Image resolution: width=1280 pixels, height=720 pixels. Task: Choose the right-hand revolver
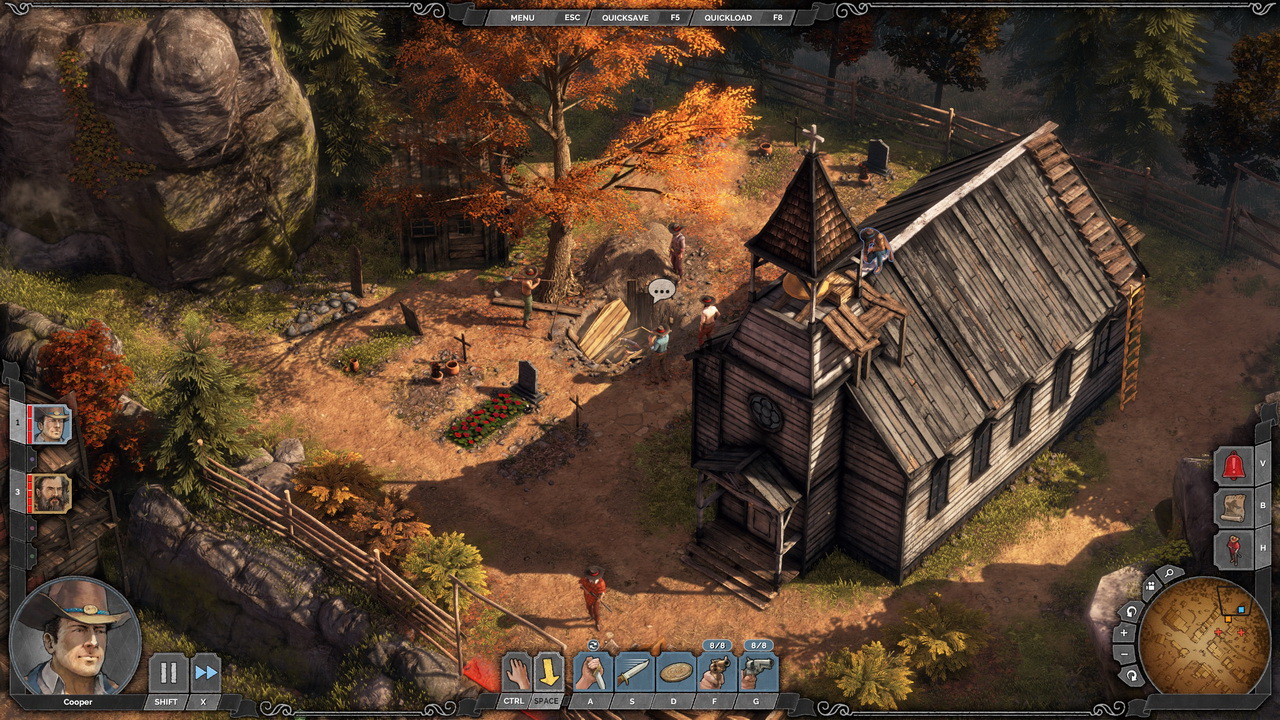tap(758, 672)
